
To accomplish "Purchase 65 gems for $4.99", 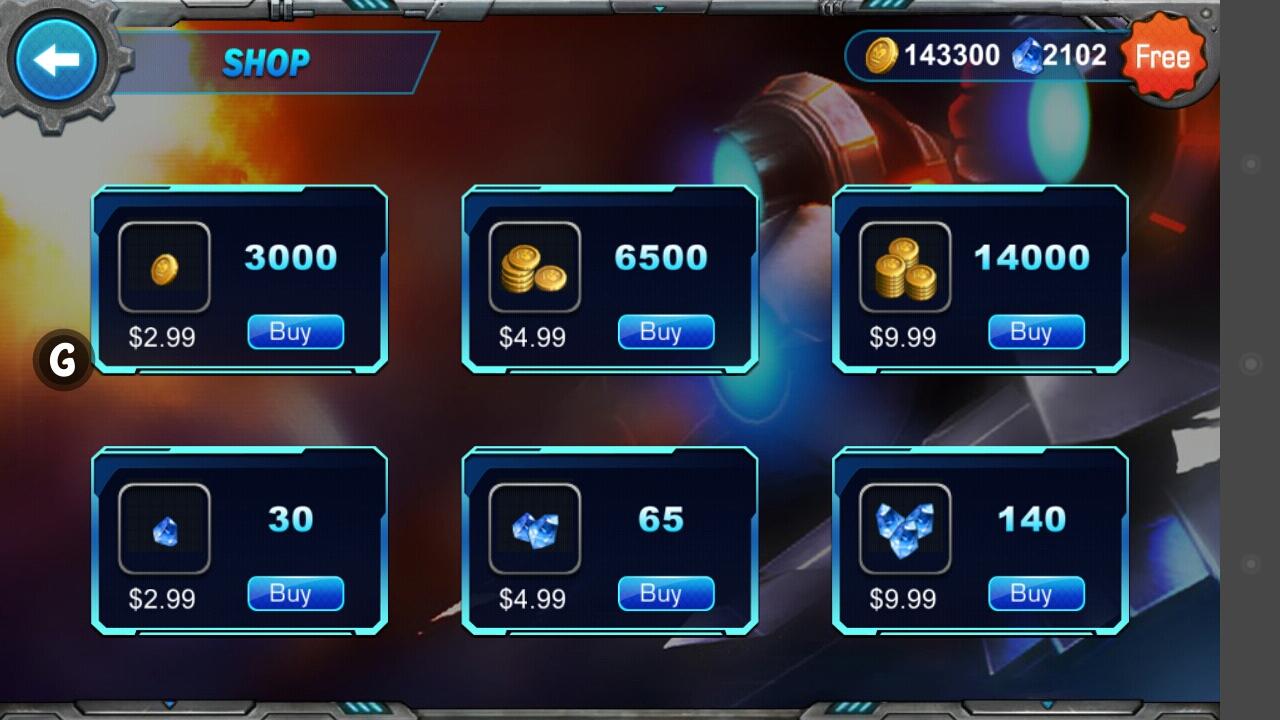I will [x=665, y=593].
